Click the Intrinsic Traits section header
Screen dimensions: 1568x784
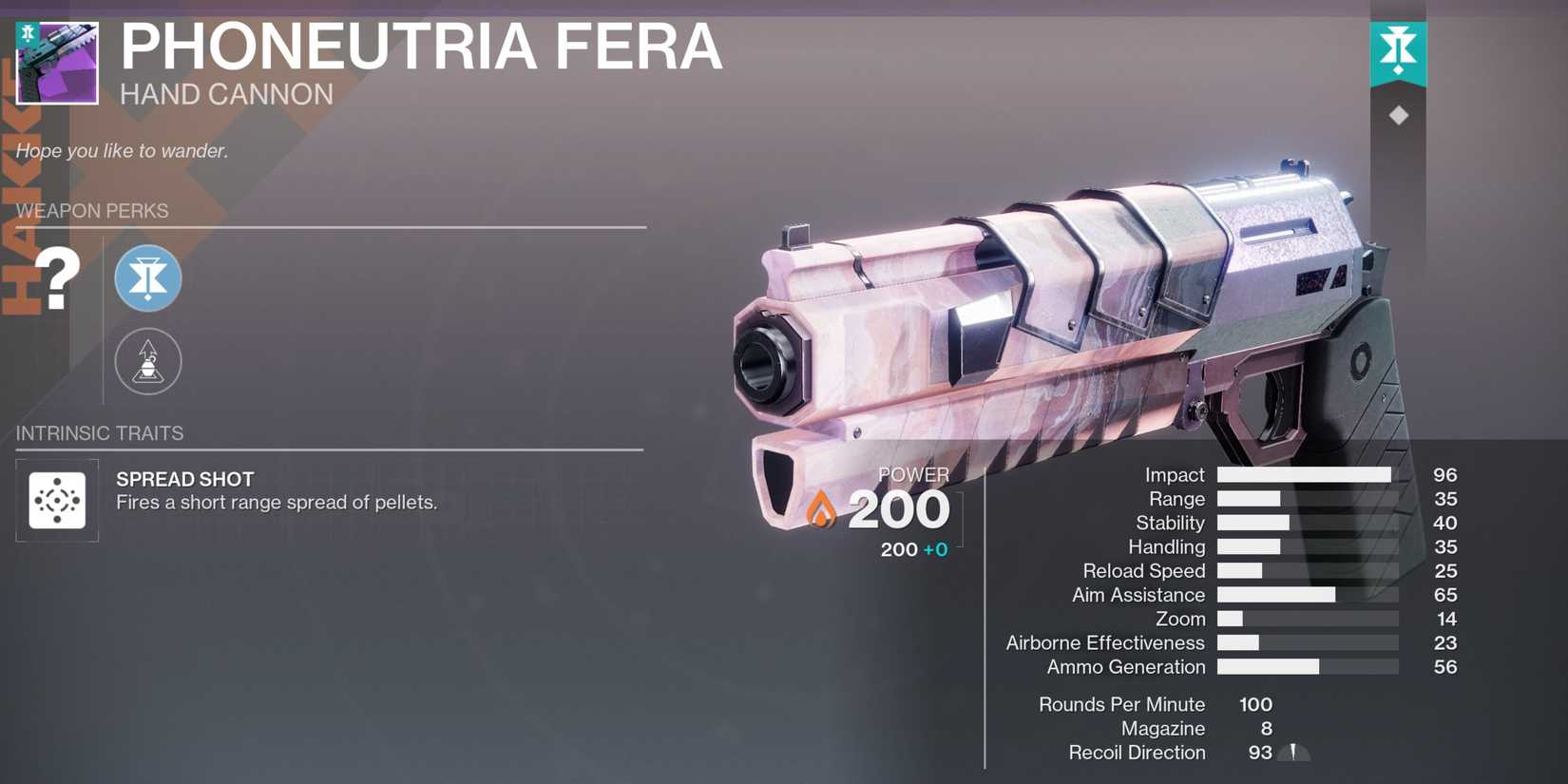point(99,433)
